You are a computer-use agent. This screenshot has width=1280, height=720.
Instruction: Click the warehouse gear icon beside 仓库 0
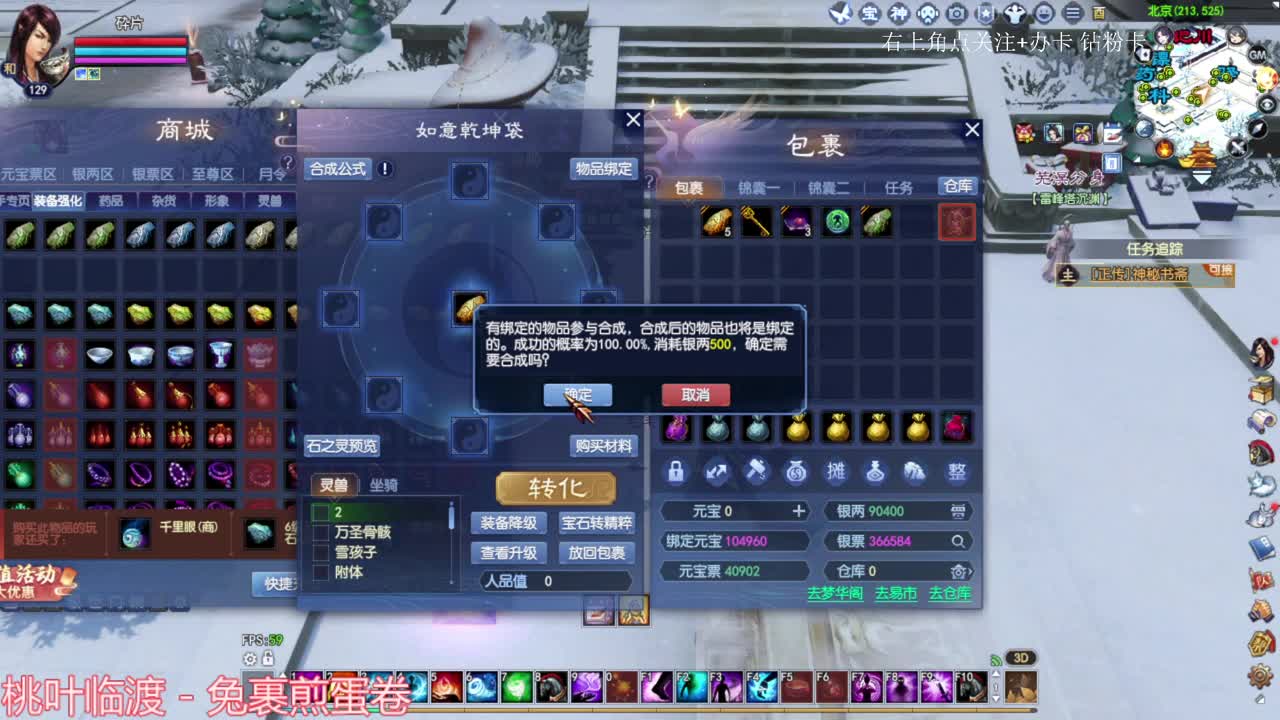(x=960, y=571)
